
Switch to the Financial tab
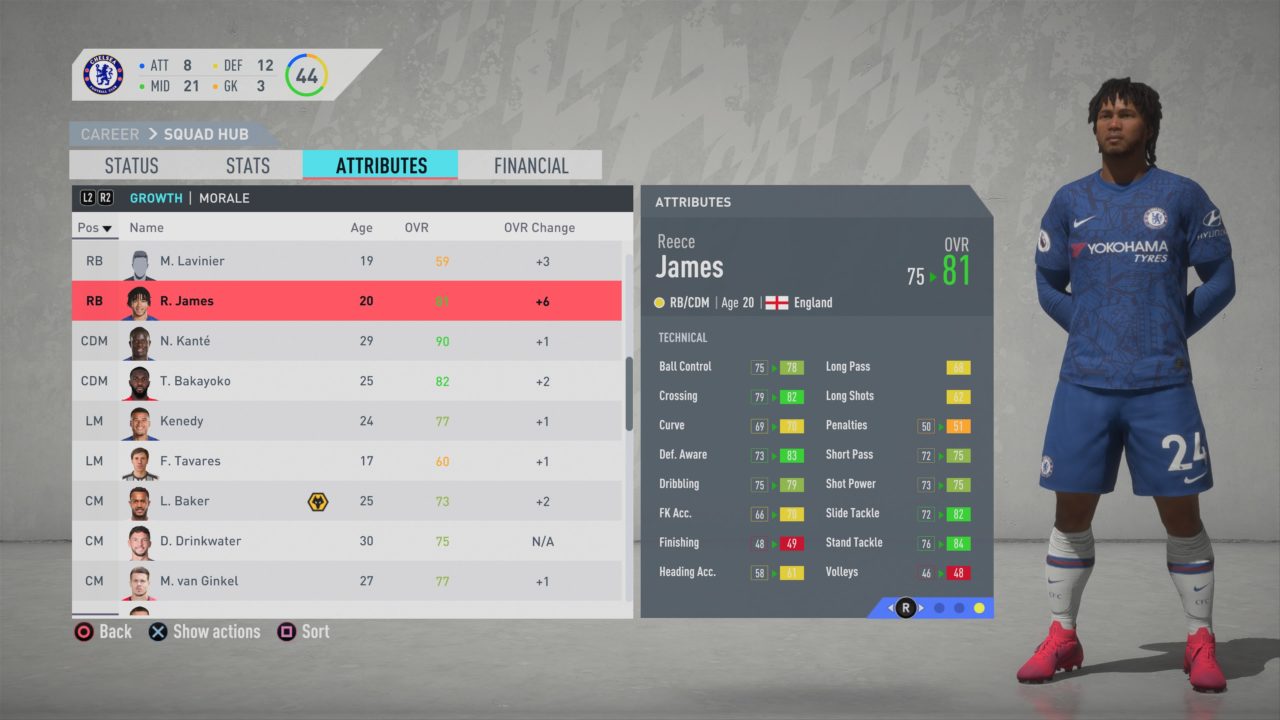(529, 165)
